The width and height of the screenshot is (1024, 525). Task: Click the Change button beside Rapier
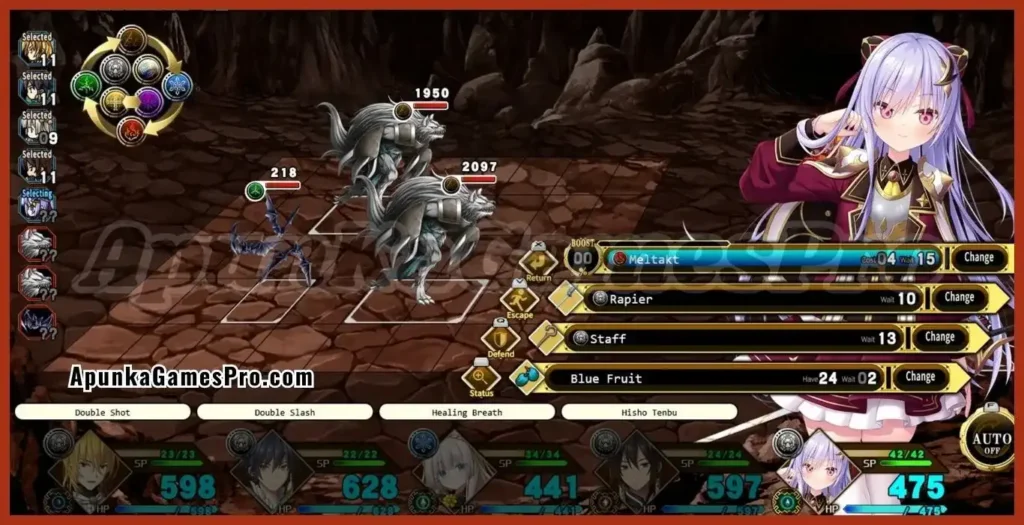958,297
